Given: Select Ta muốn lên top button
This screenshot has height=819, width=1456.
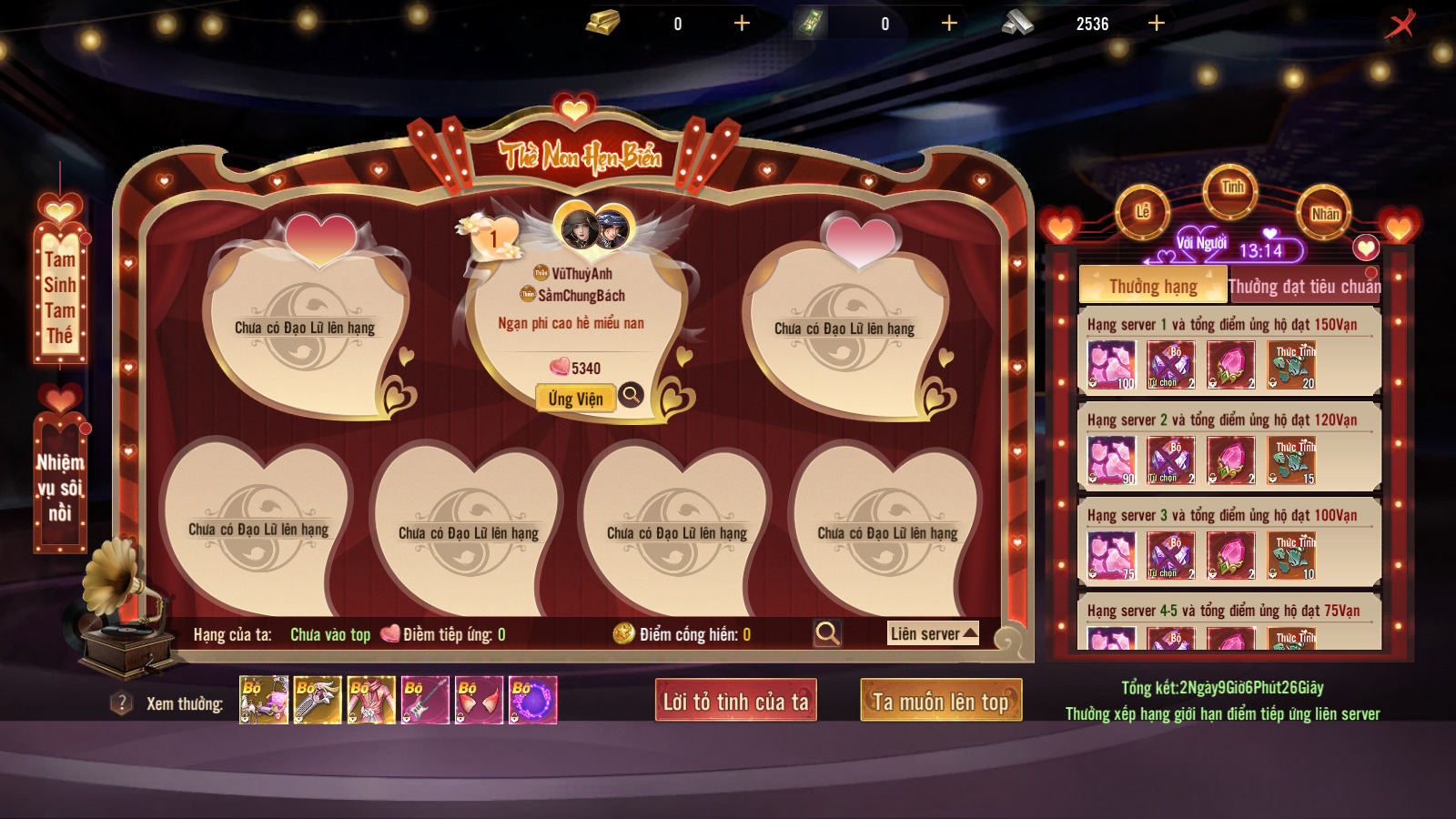Looking at the screenshot, I should pos(941,701).
